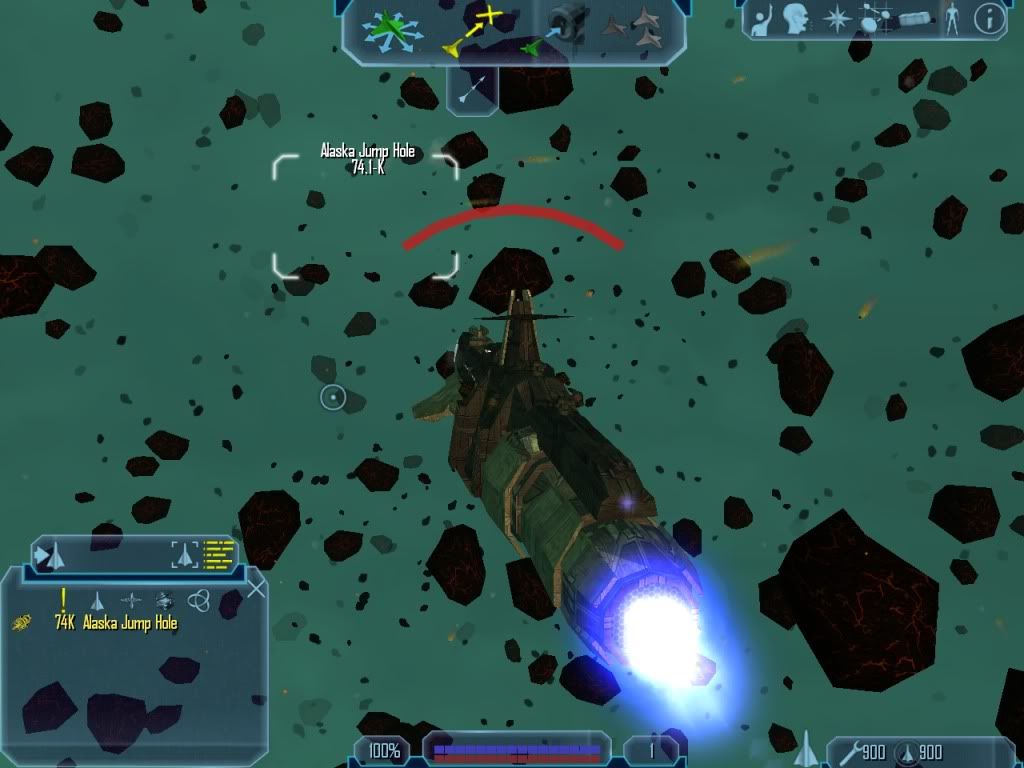Click the small arrow tab below maneuvers
This screenshot has height=768, width=1024.
point(471,88)
